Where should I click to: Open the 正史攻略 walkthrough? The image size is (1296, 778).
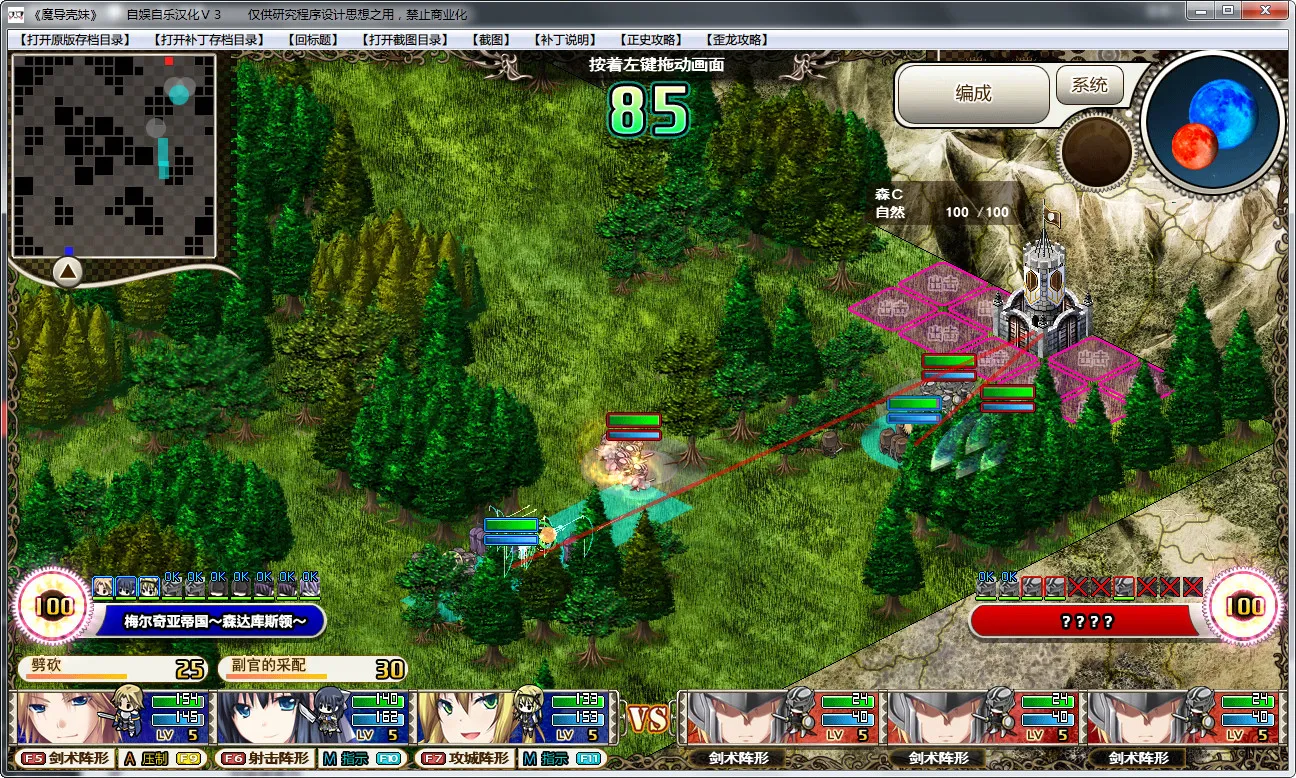pyautogui.click(x=651, y=40)
